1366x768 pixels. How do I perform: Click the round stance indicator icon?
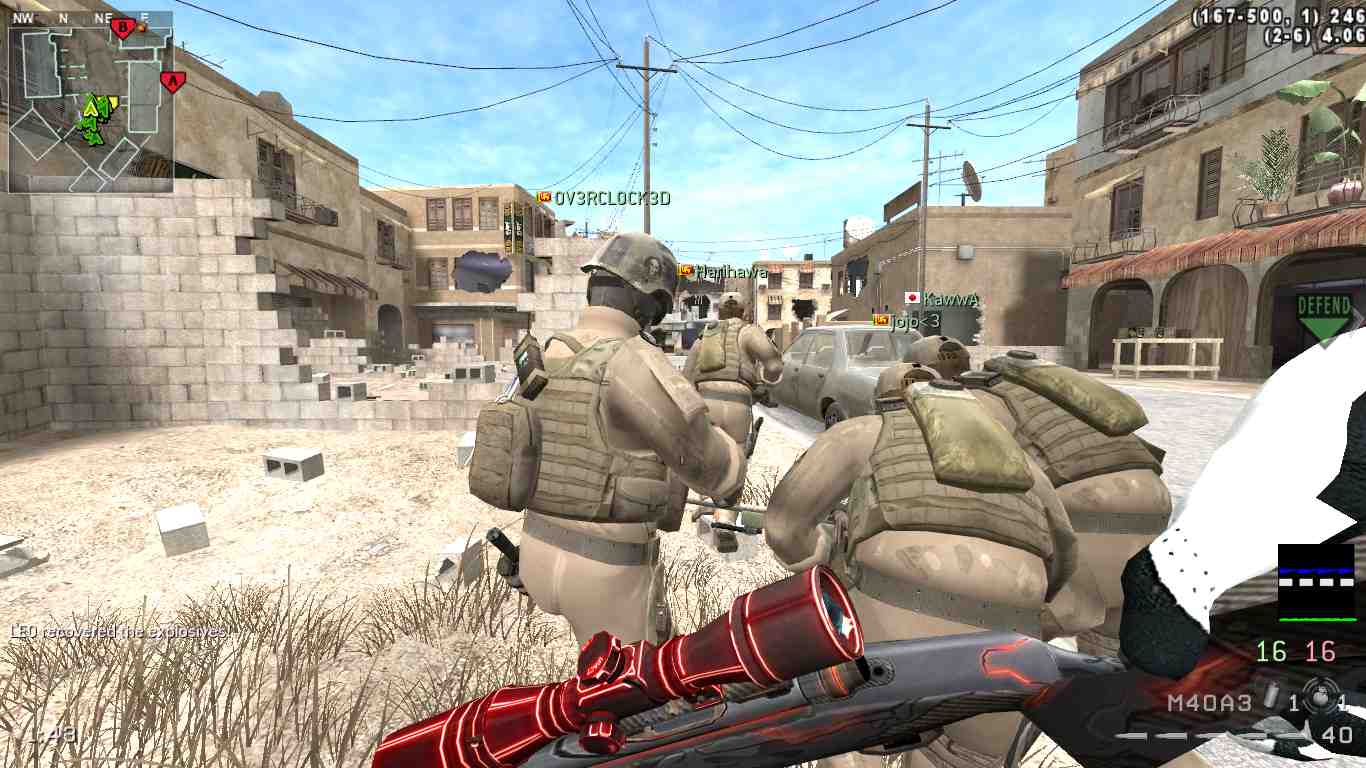(1321, 699)
